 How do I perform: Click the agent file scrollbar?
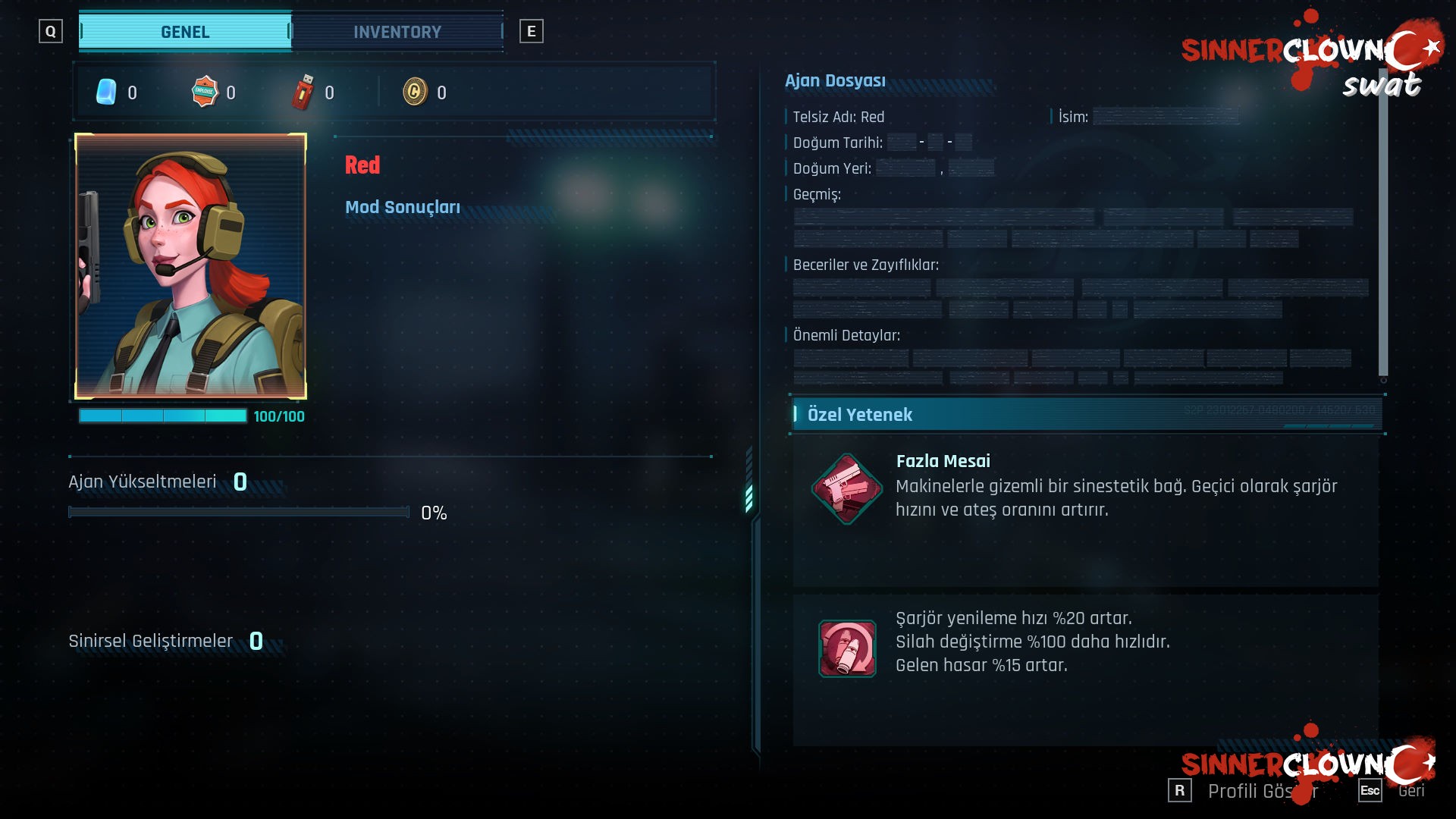[x=1382, y=227]
